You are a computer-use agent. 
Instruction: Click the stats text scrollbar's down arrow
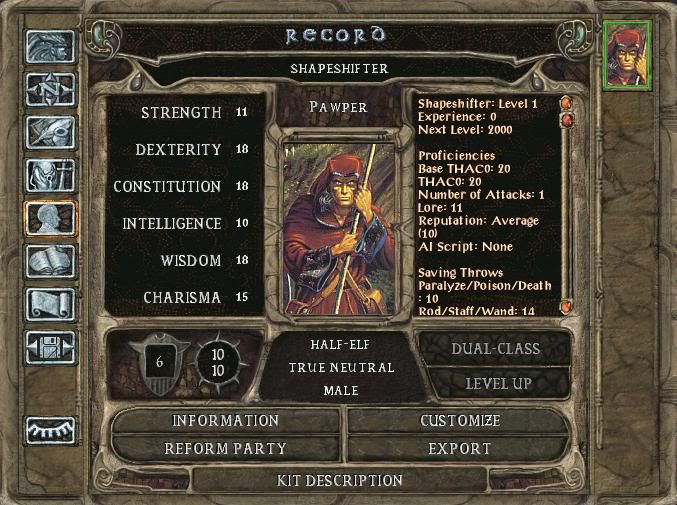point(565,307)
